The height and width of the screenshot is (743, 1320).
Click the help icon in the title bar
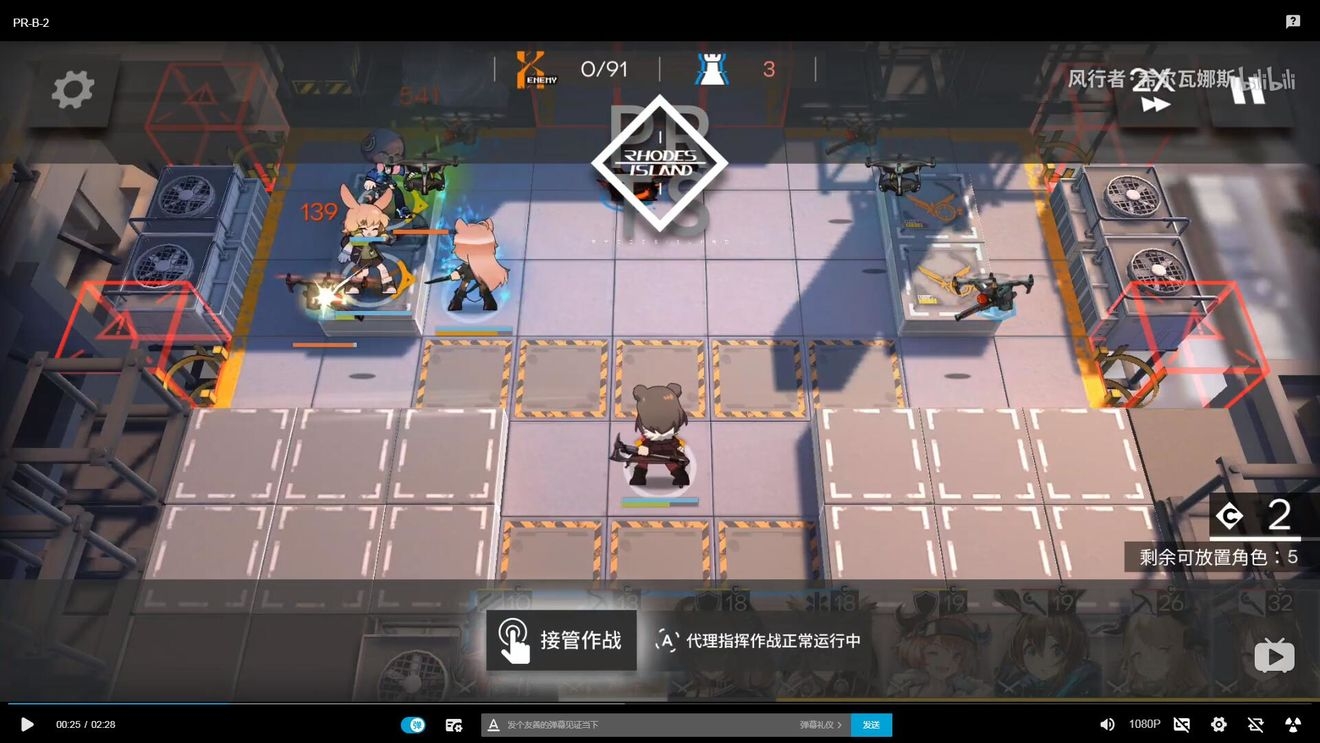1293,21
